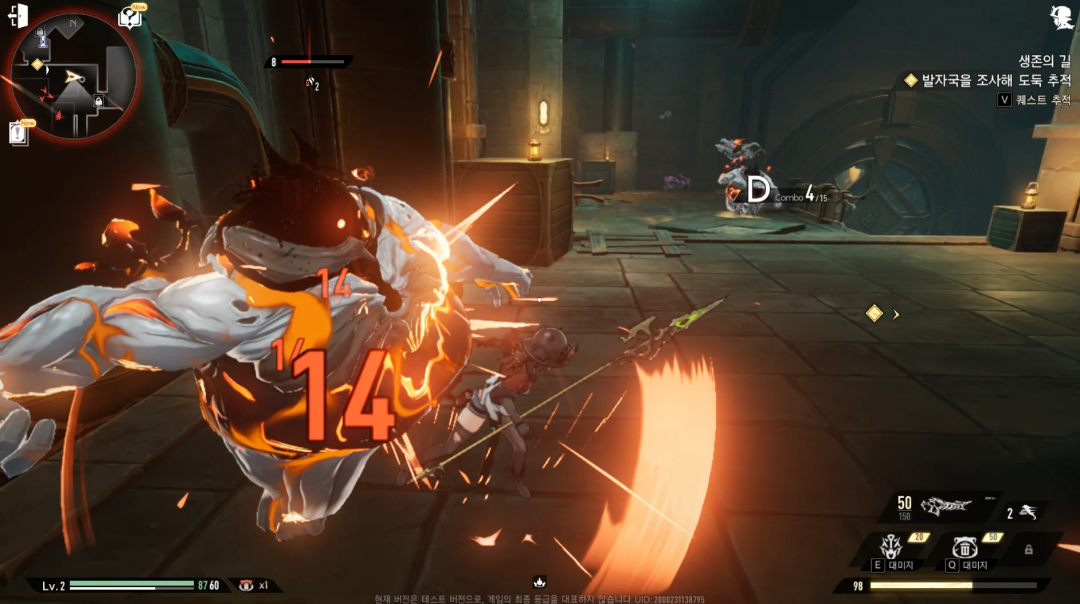Viewport: 1080px width, 604px height.
Task: Open the new tutorial book icon
Action: (x=130, y=17)
